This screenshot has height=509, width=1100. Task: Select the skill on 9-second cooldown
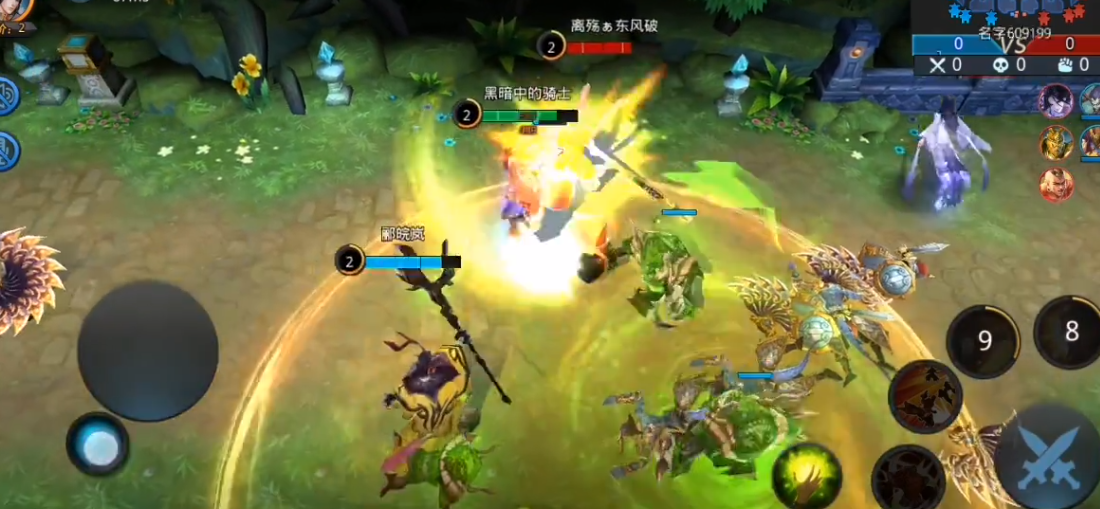(983, 342)
